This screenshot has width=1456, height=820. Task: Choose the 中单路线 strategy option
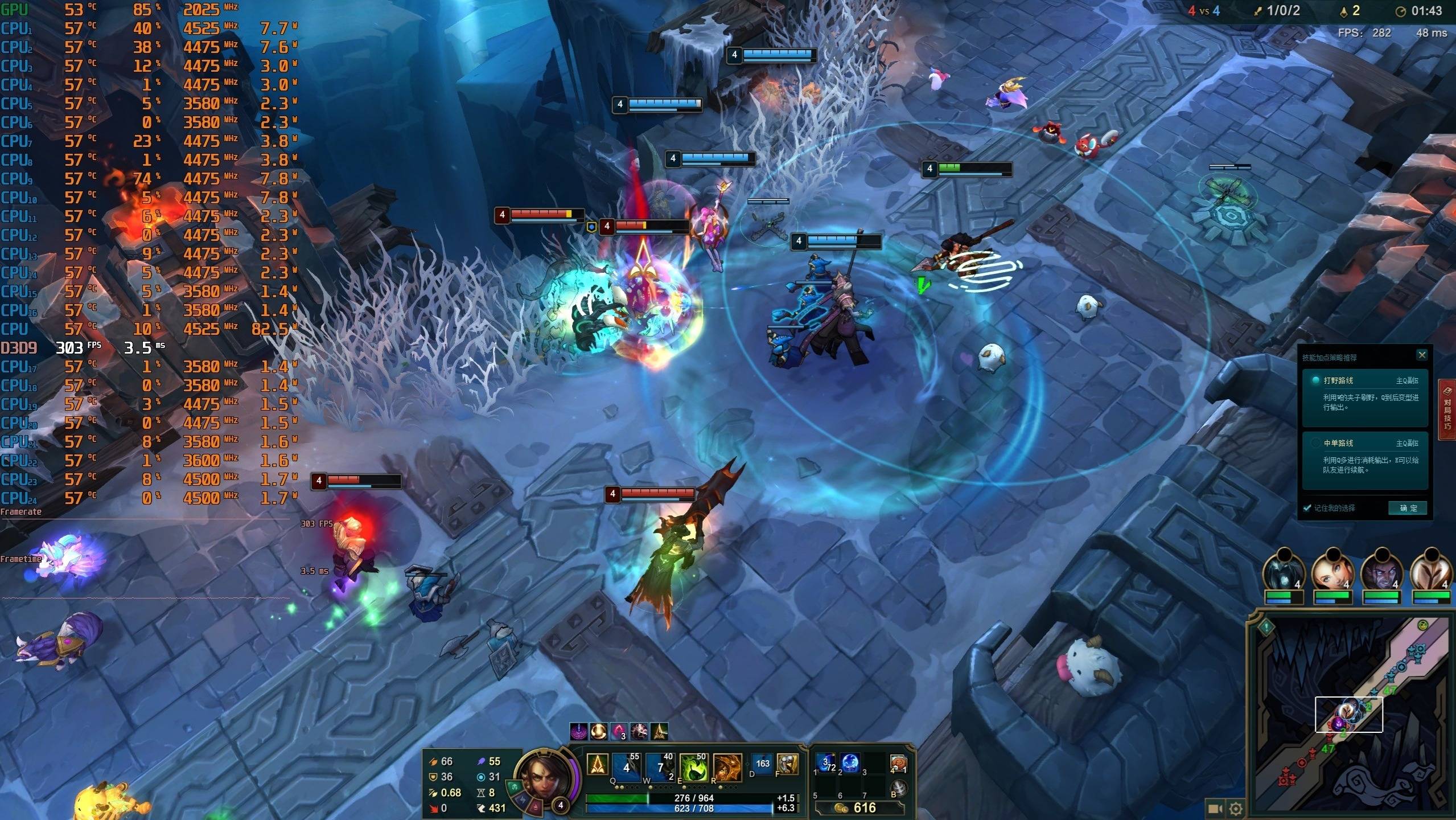click(x=1365, y=456)
